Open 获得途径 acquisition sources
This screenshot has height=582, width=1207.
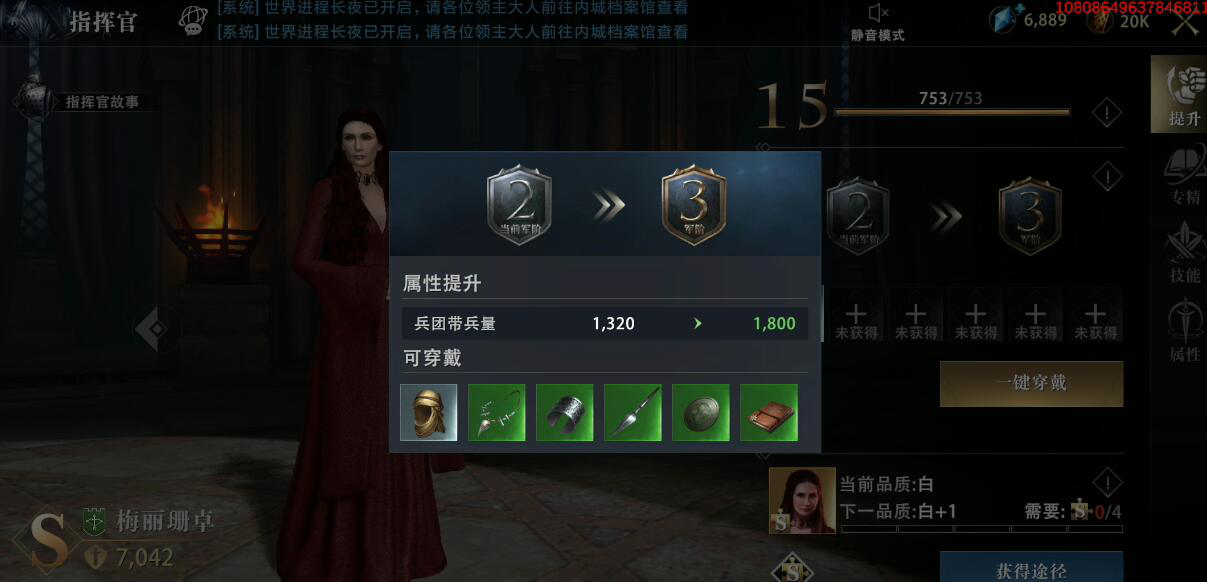pos(1031,569)
